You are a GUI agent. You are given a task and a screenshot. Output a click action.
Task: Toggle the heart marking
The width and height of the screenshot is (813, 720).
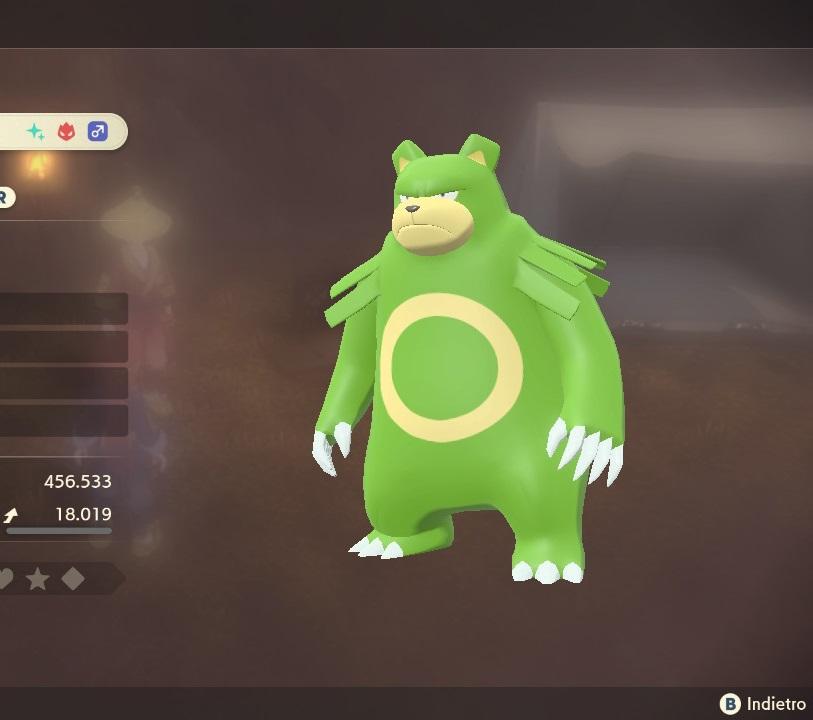5,579
